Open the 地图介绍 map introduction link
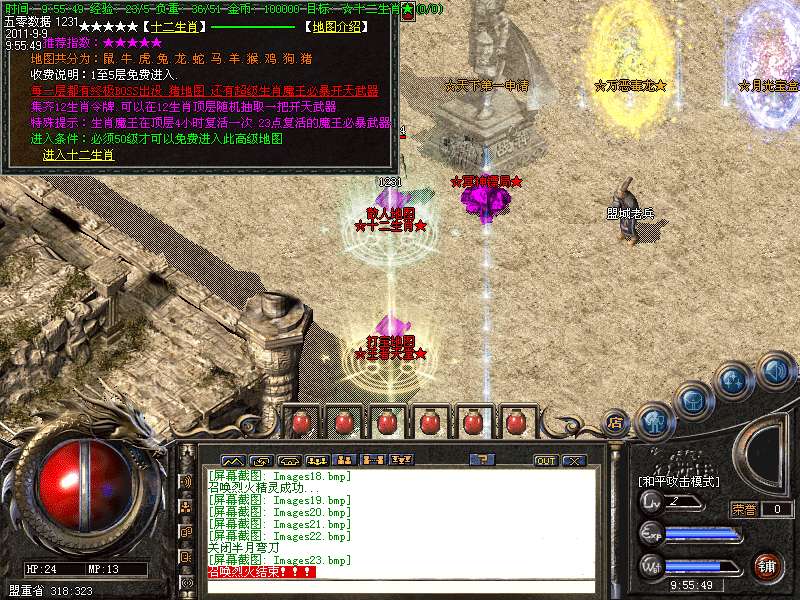 tap(338, 23)
